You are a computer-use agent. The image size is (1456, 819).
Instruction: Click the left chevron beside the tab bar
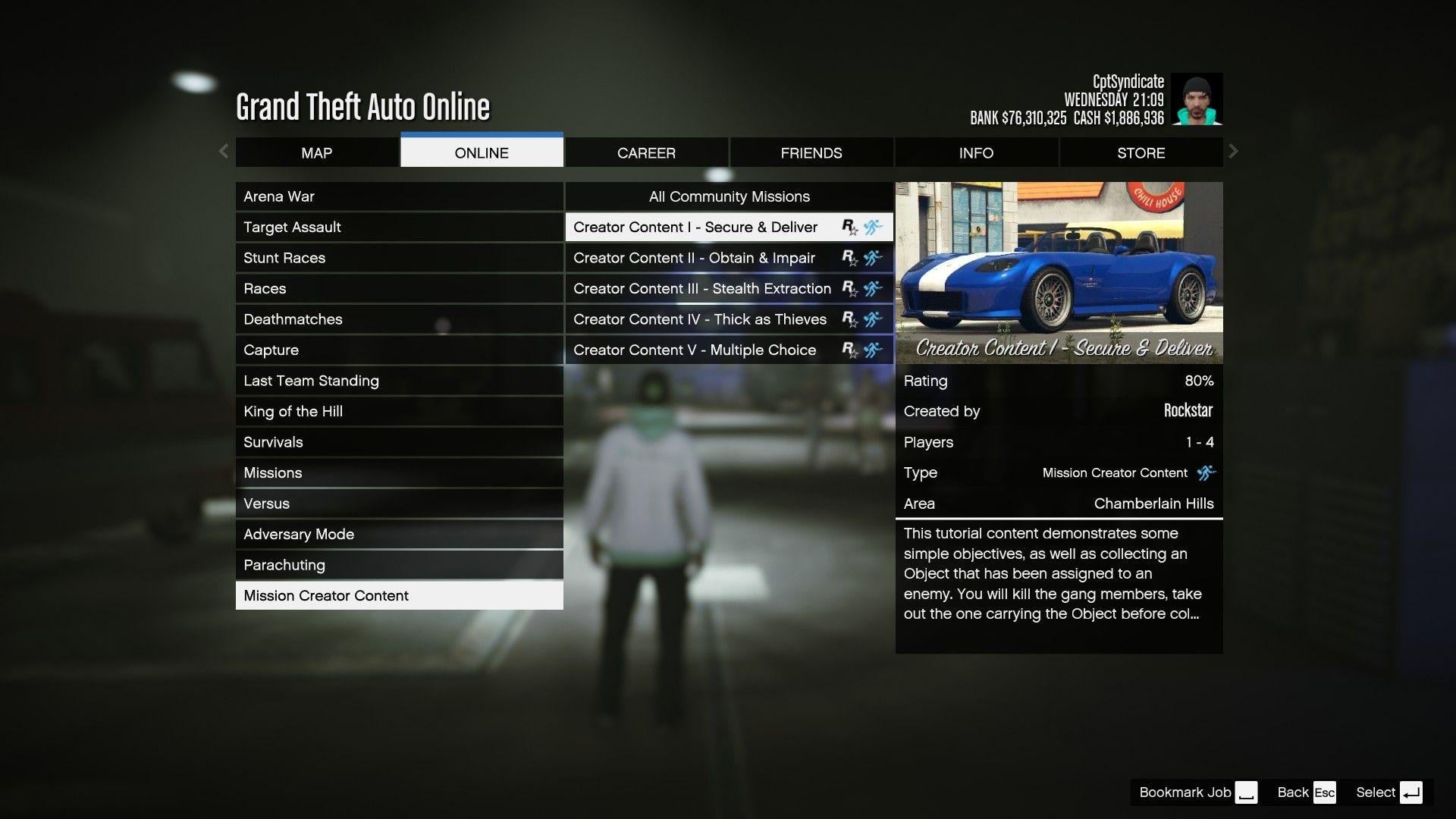tap(224, 152)
